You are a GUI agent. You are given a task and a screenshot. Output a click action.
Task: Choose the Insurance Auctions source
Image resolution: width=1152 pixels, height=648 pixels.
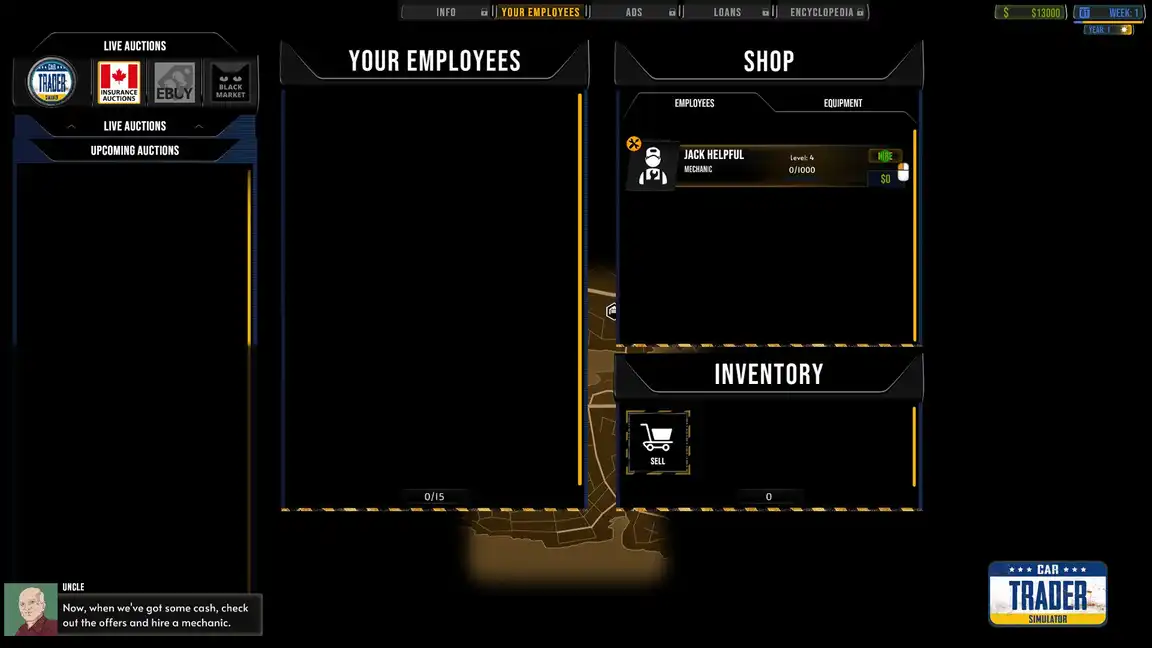pos(119,82)
